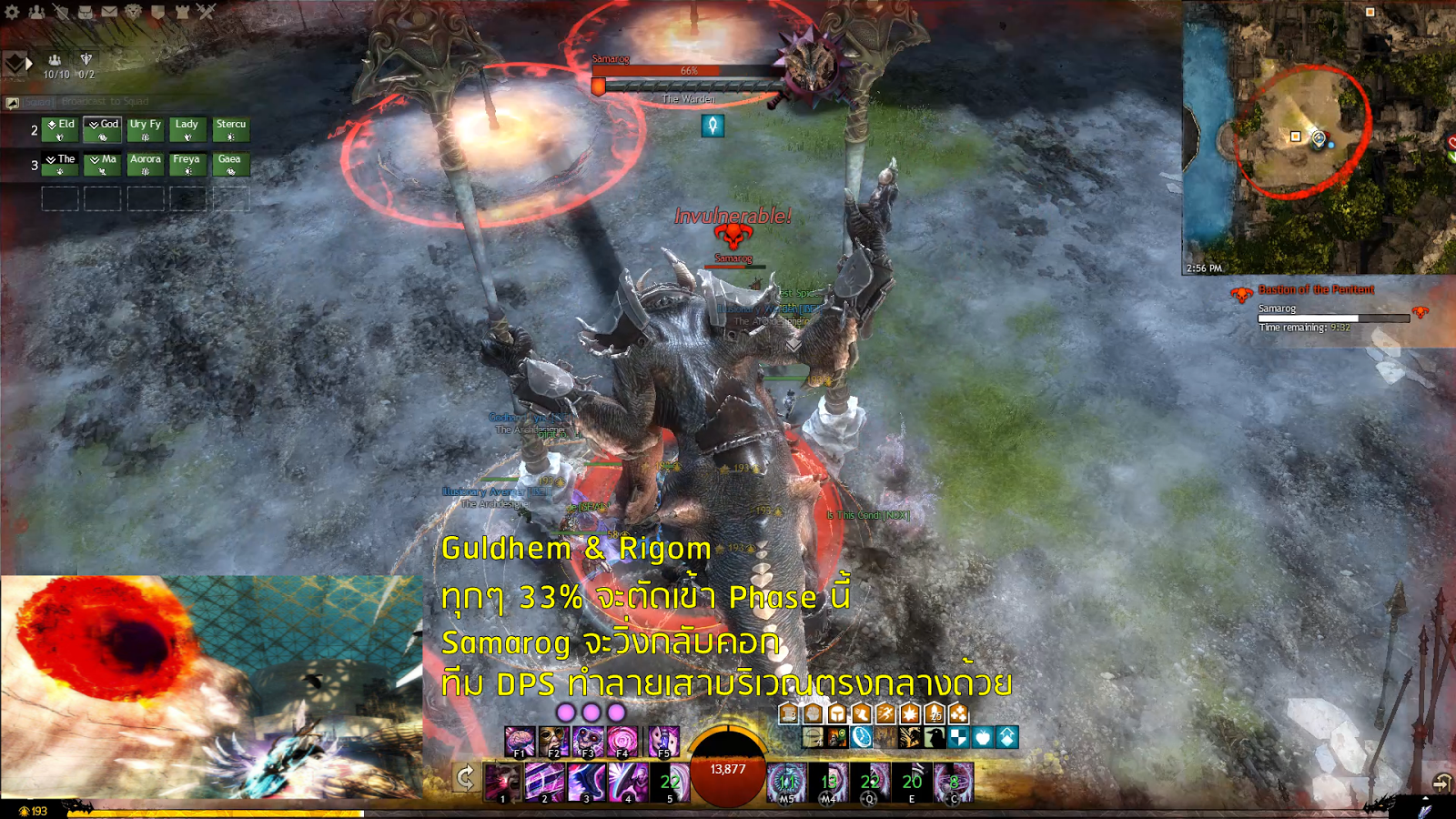Screen dimensions: 1456x819
Task: Select squad member Lady
Action: pos(187,129)
